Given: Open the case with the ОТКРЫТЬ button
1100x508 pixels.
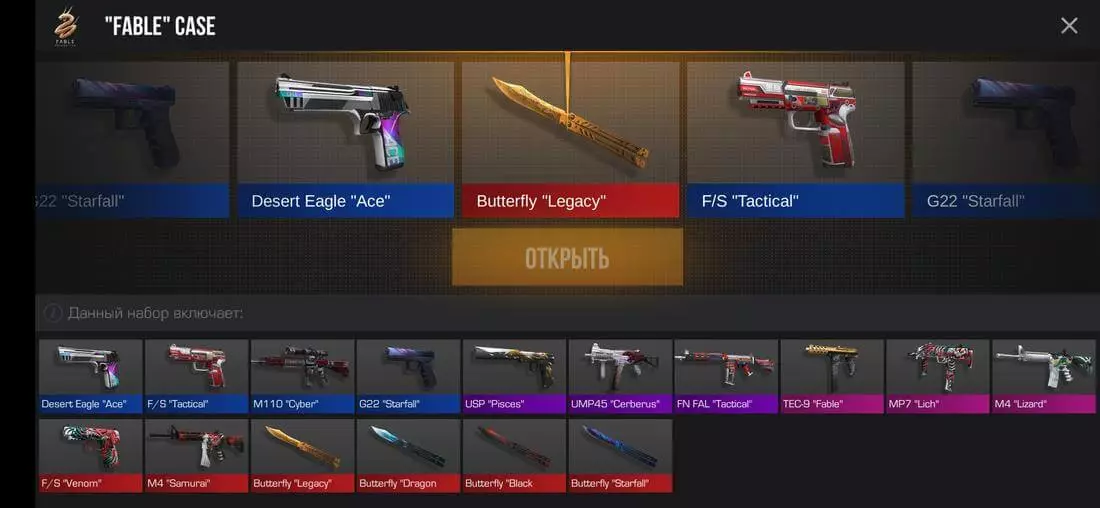Looking at the screenshot, I should pyautogui.click(x=567, y=258).
